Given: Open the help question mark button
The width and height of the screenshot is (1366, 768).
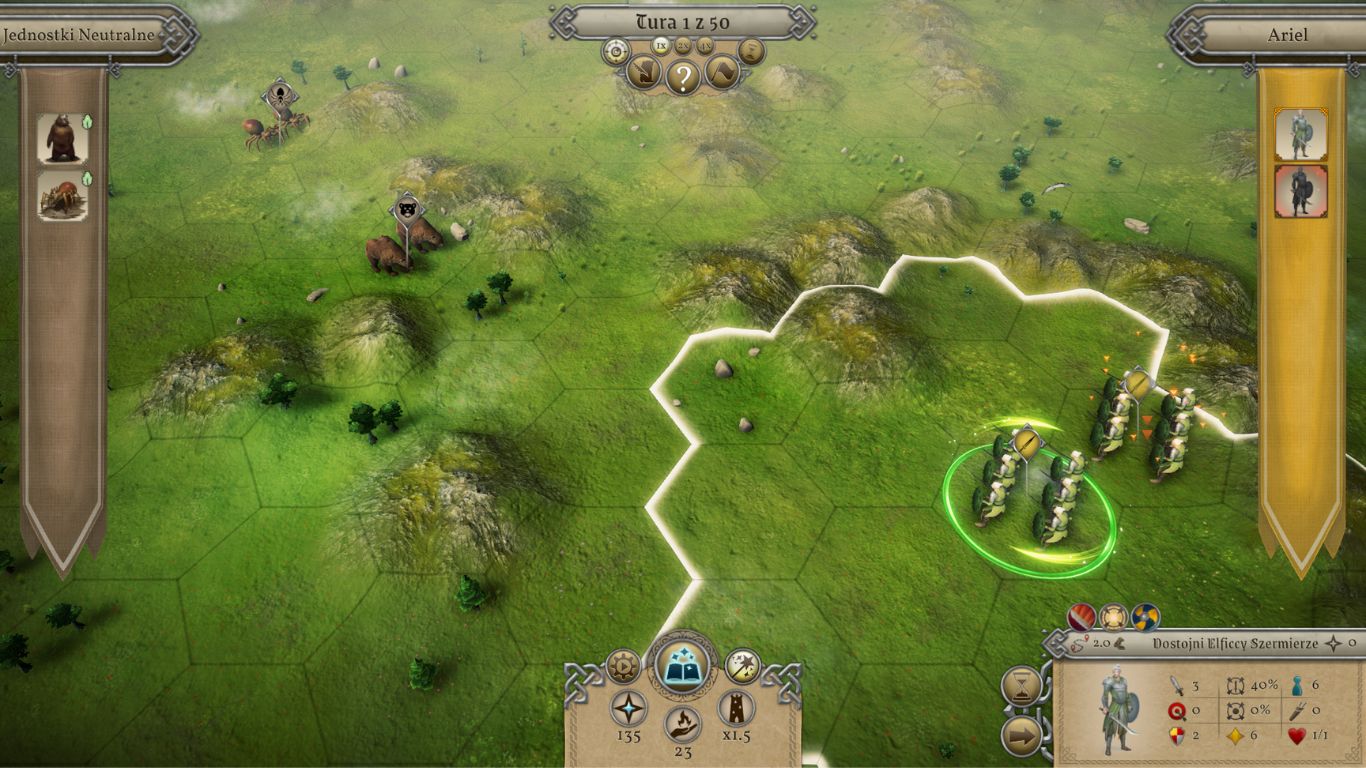Looking at the screenshot, I should 683,76.
